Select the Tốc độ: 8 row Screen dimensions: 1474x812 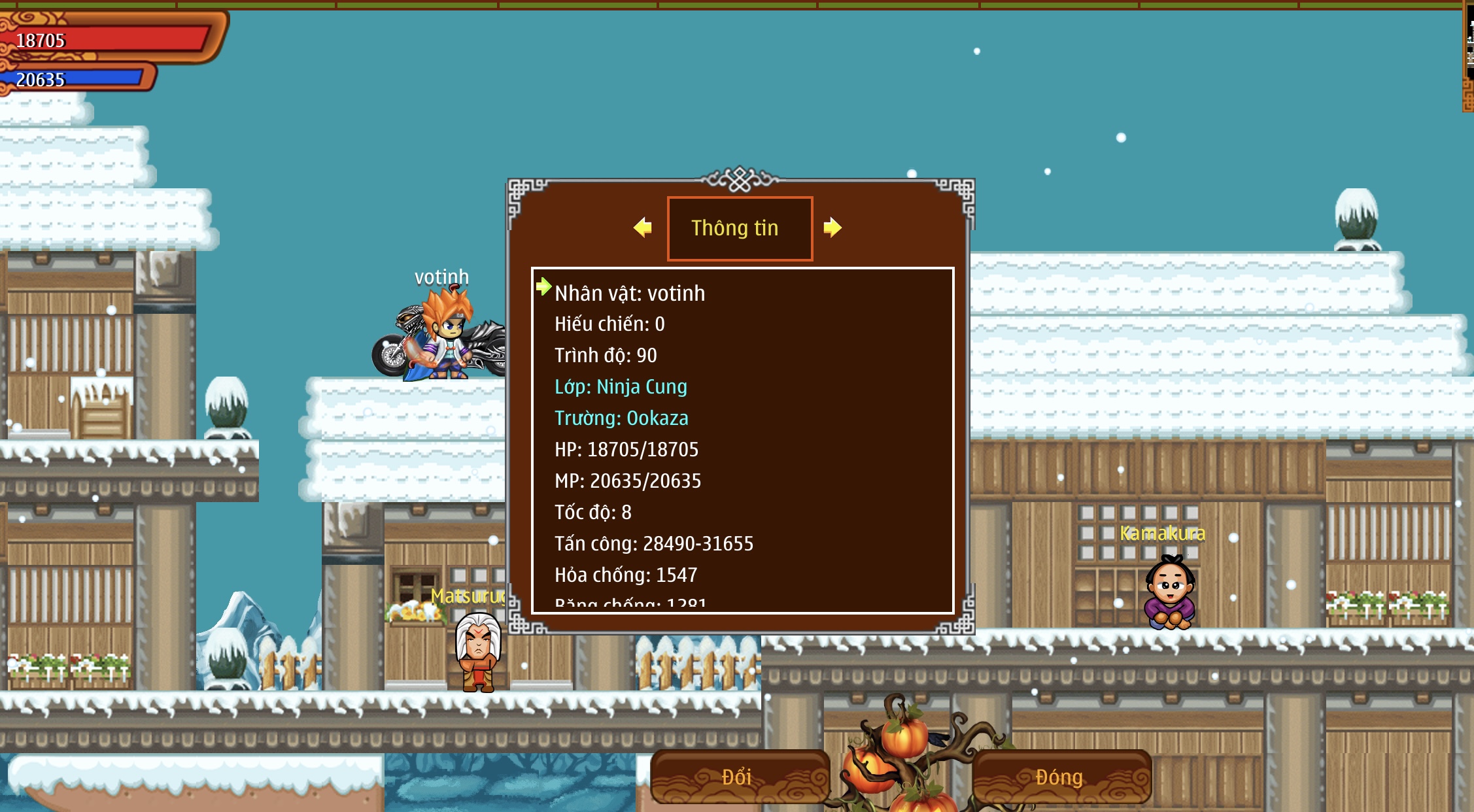[x=593, y=513]
